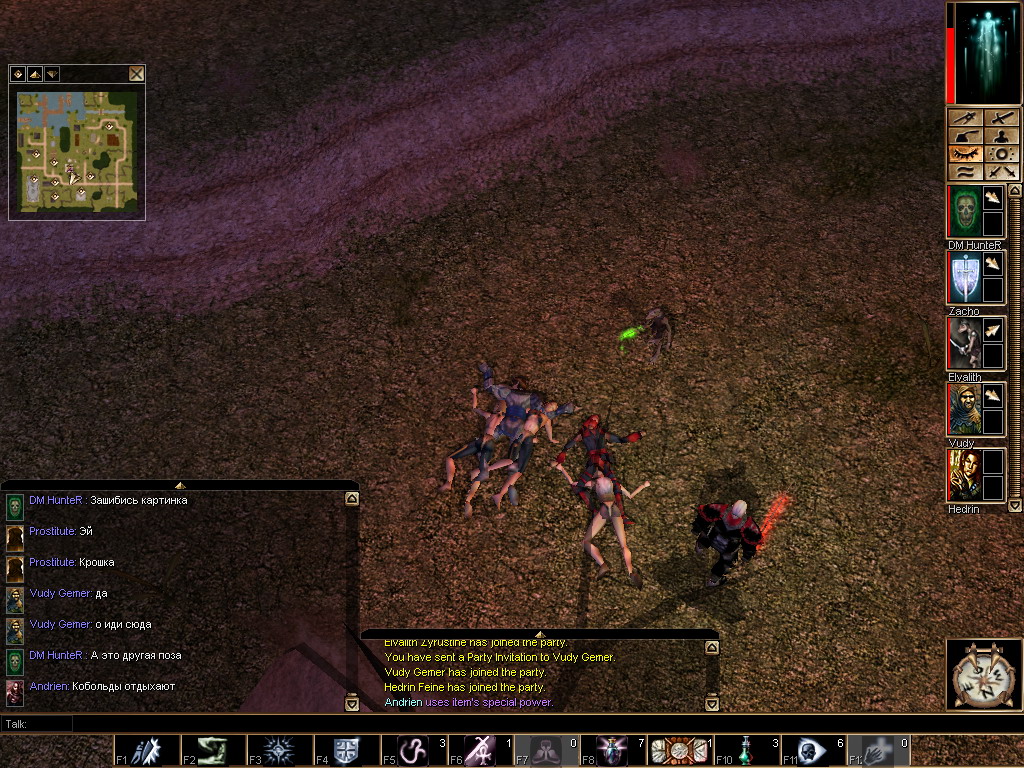This screenshot has height=768, width=1024.
Task: Click the first minimap mode button
Action: pos(17,73)
